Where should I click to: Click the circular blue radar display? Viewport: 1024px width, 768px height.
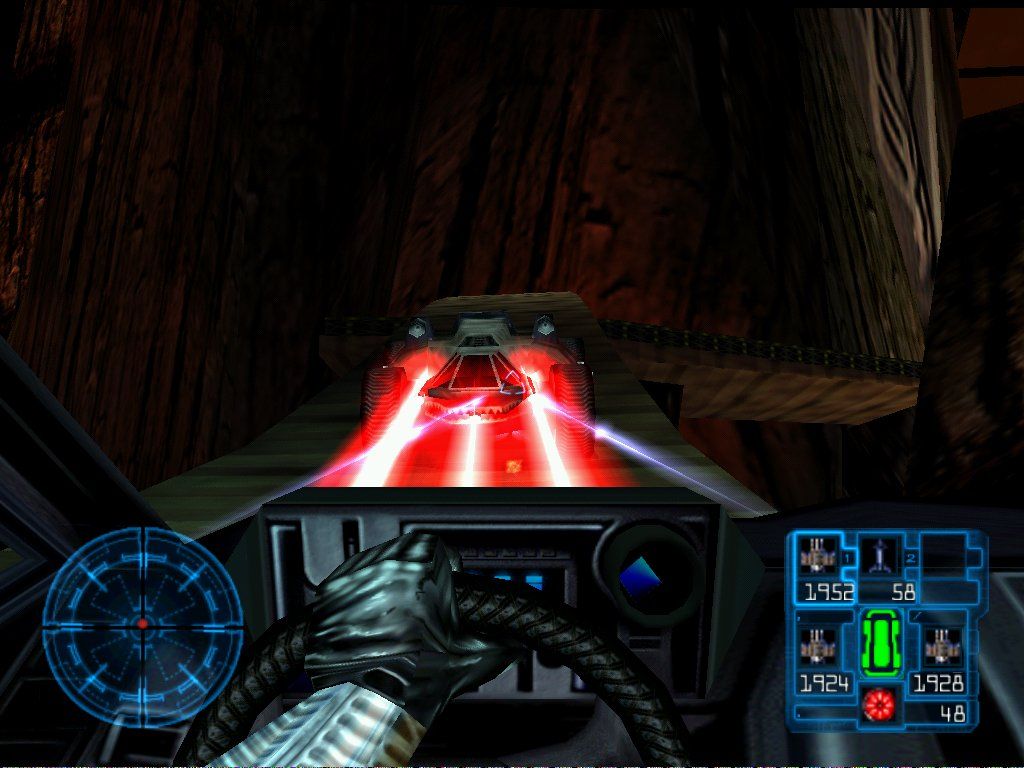coord(142,621)
